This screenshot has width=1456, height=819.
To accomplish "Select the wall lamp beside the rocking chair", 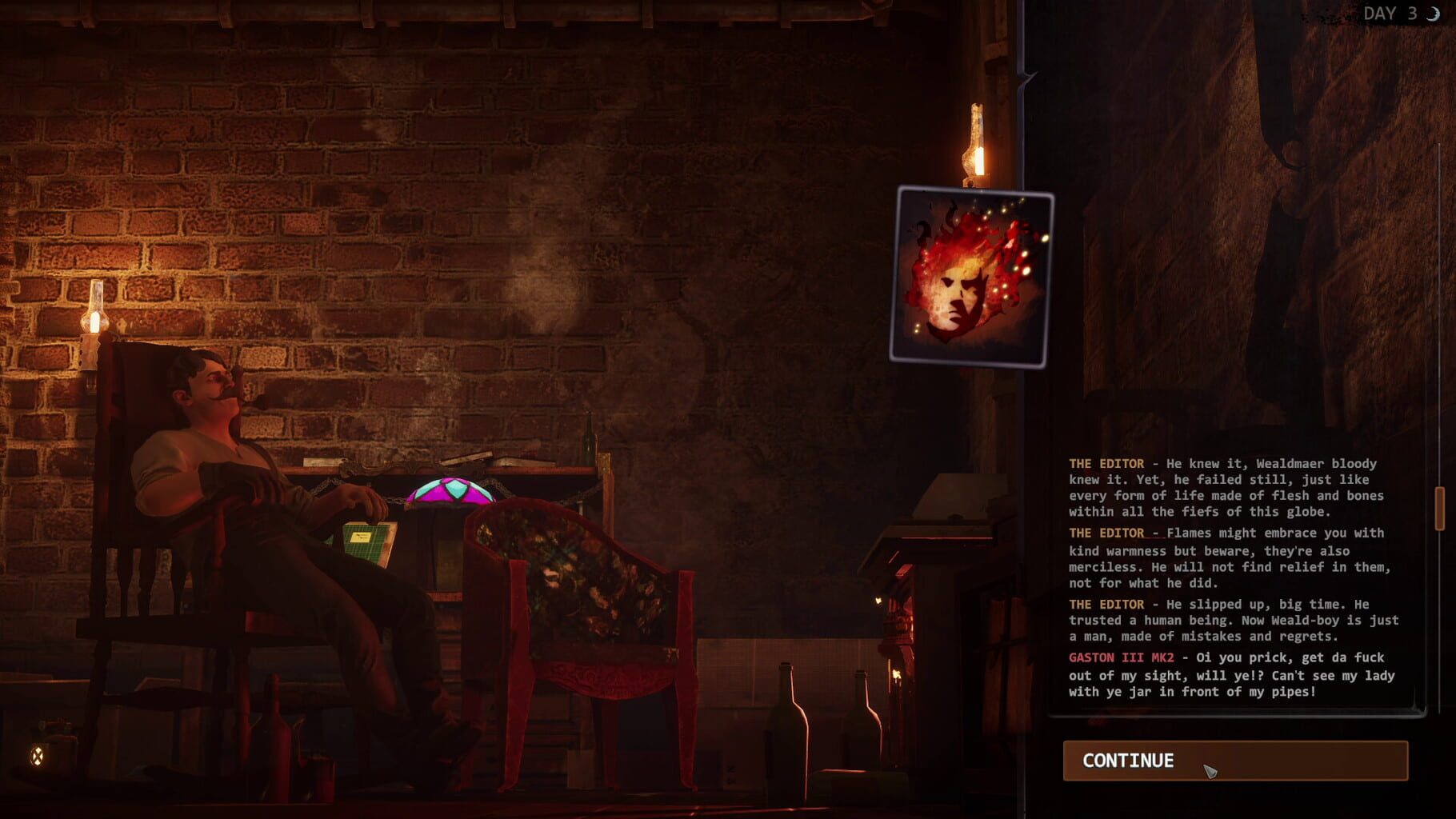I will pyautogui.click(x=94, y=316).
